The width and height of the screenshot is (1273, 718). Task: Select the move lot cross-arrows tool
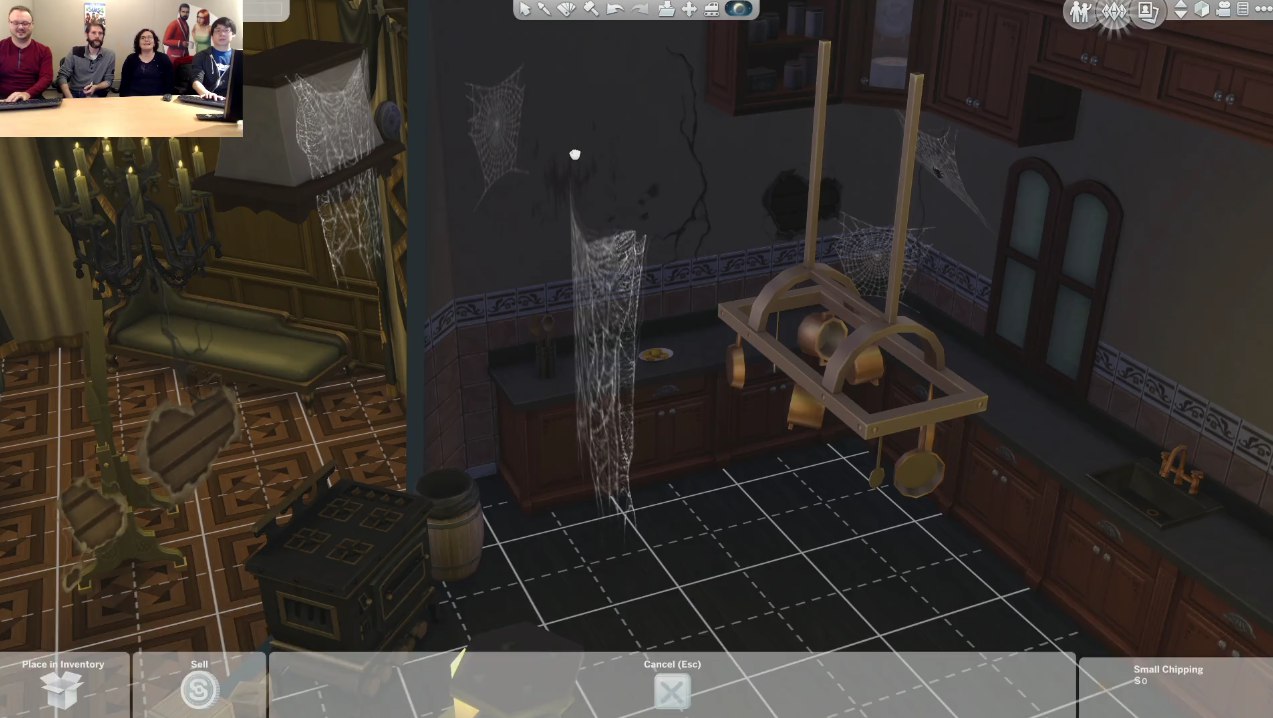[689, 9]
